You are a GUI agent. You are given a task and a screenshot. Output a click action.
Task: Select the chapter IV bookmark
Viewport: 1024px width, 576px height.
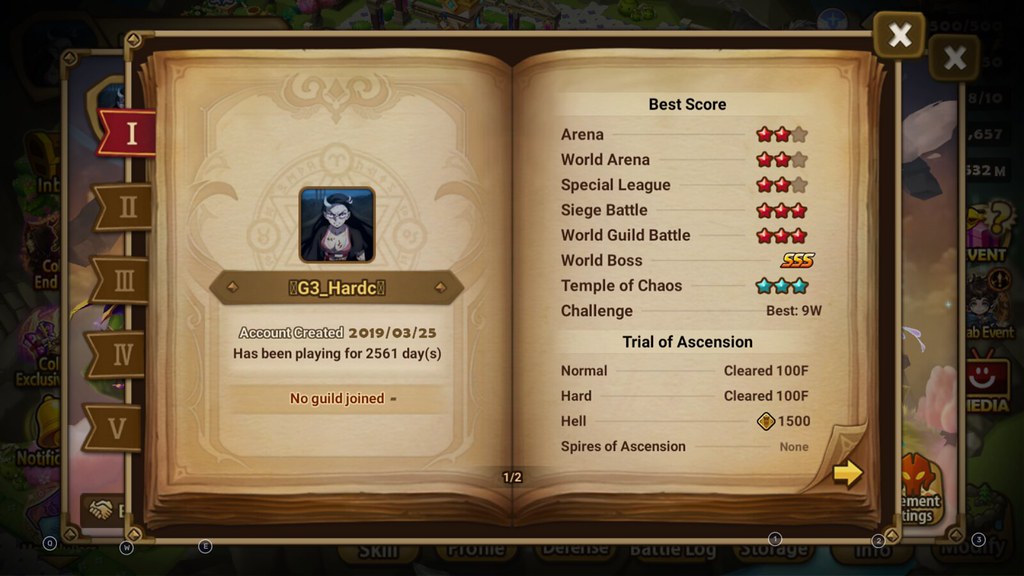(120, 354)
